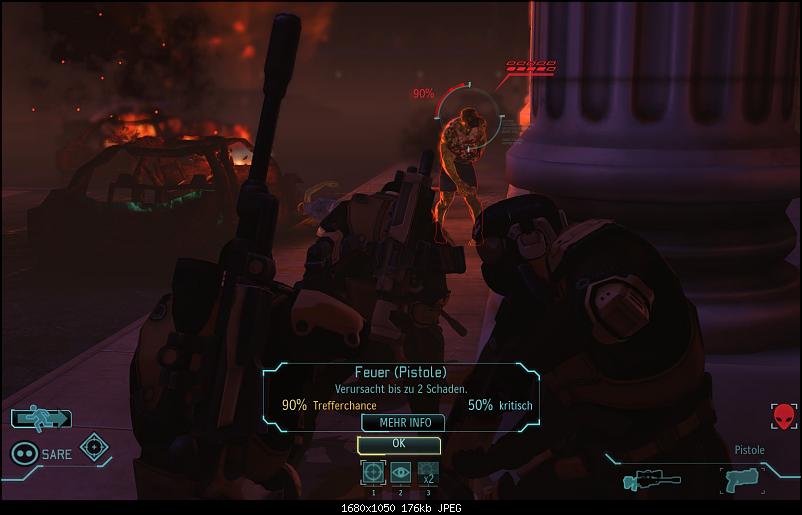Screen dimensions: 802x515
Task: Switch to the sniper rifle weapon
Action: (x=644, y=481)
